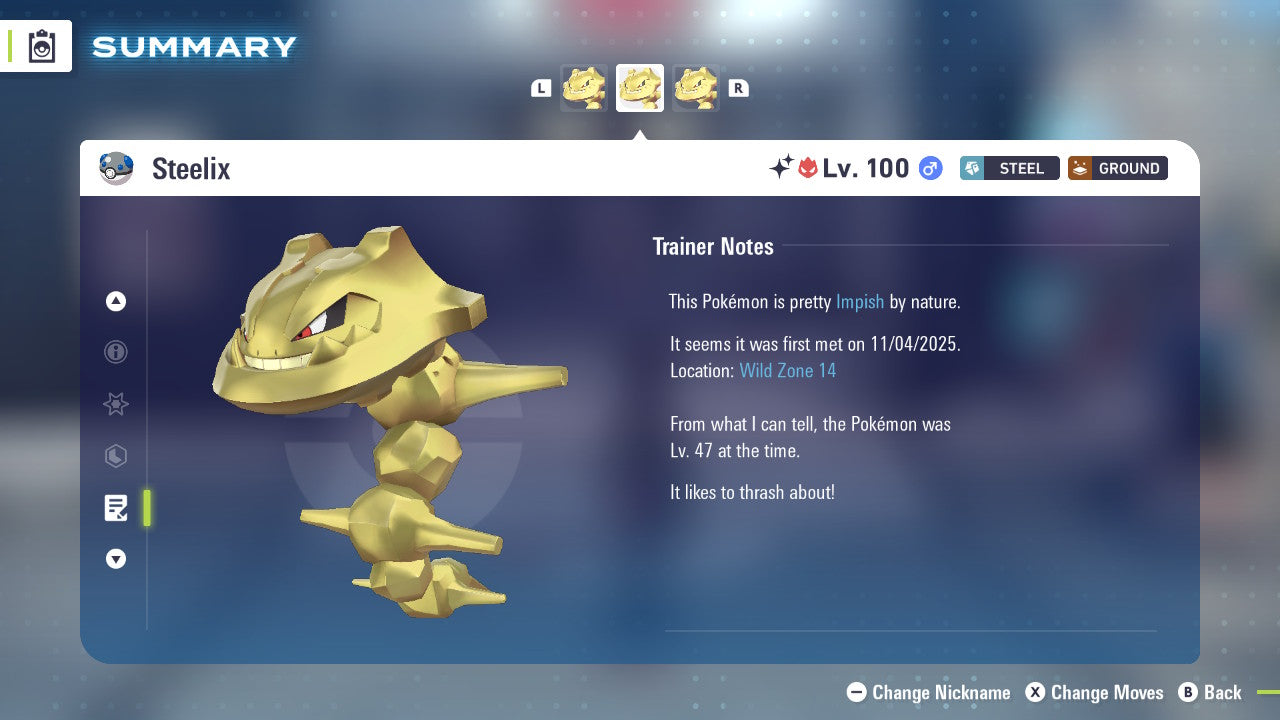This screenshot has width=1280, height=720.
Task: Click the Poké Ball icon beside Steelix's name
Action: [117, 168]
